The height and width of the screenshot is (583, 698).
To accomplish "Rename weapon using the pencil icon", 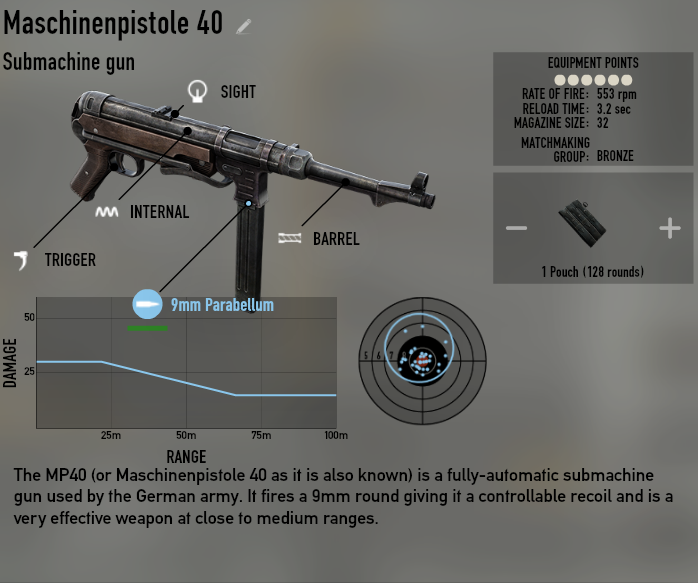I will tap(244, 26).
